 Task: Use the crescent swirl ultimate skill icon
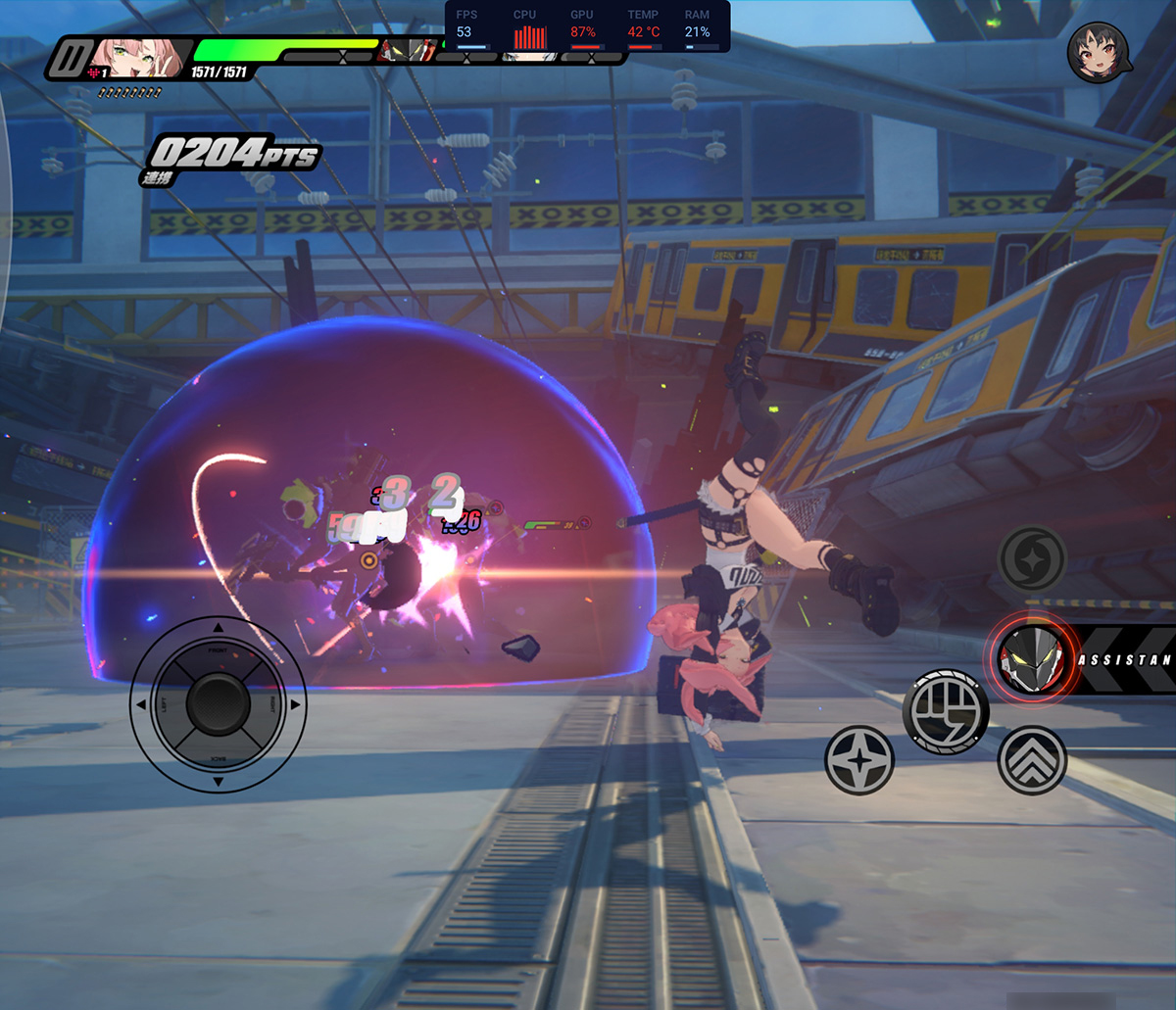[1031, 558]
